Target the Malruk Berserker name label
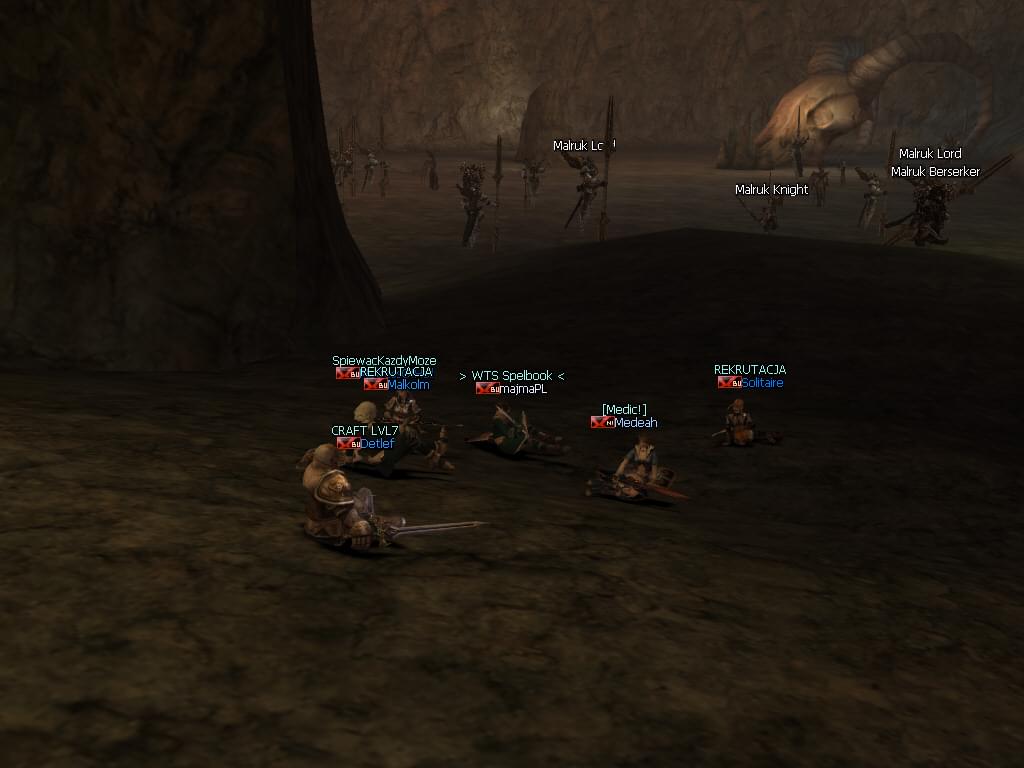The width and height of the screenshot is (1024, 768). click(935, 172)
